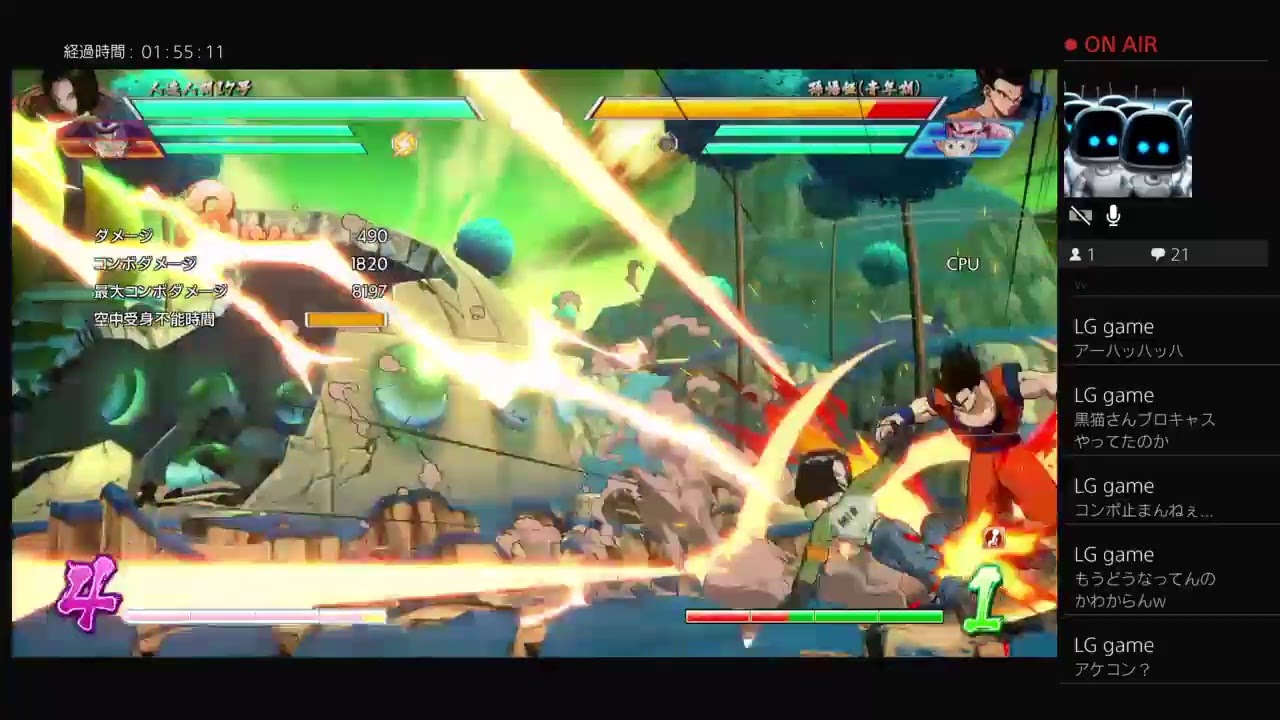Click the spark icon on player one's health bar
Viewport: 1280px width, 720px height.
click(x=404, y=143)
